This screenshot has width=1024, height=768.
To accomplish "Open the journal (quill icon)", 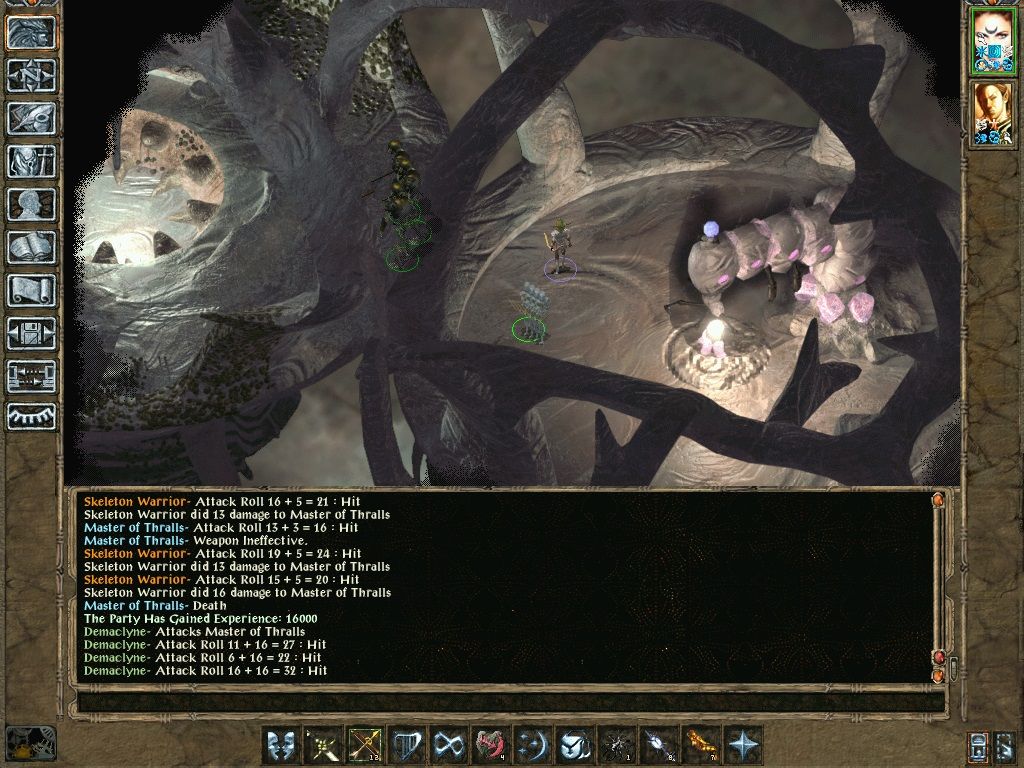I will coord(31,118).
